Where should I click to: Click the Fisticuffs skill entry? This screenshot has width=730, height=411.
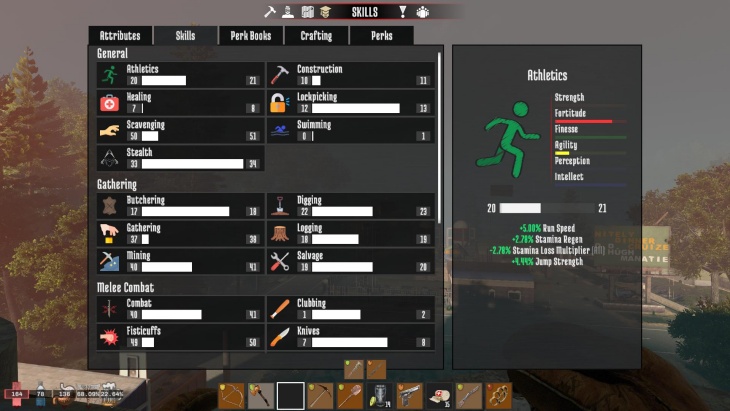pos(180,336)
